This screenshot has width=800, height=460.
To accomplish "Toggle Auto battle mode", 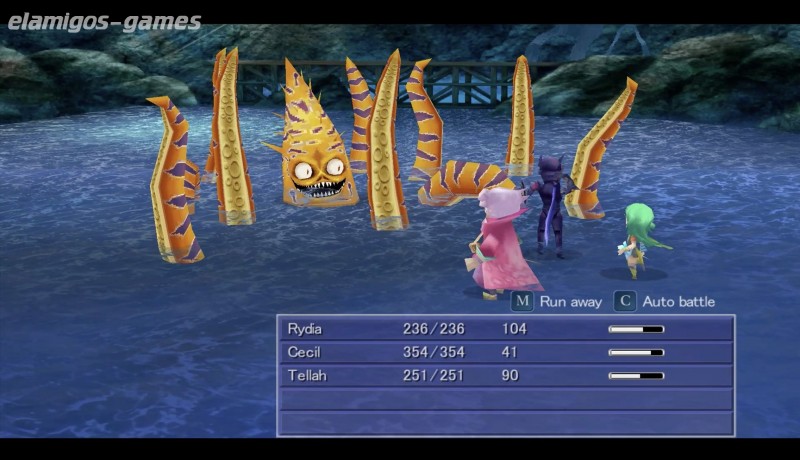I will 665,301.
